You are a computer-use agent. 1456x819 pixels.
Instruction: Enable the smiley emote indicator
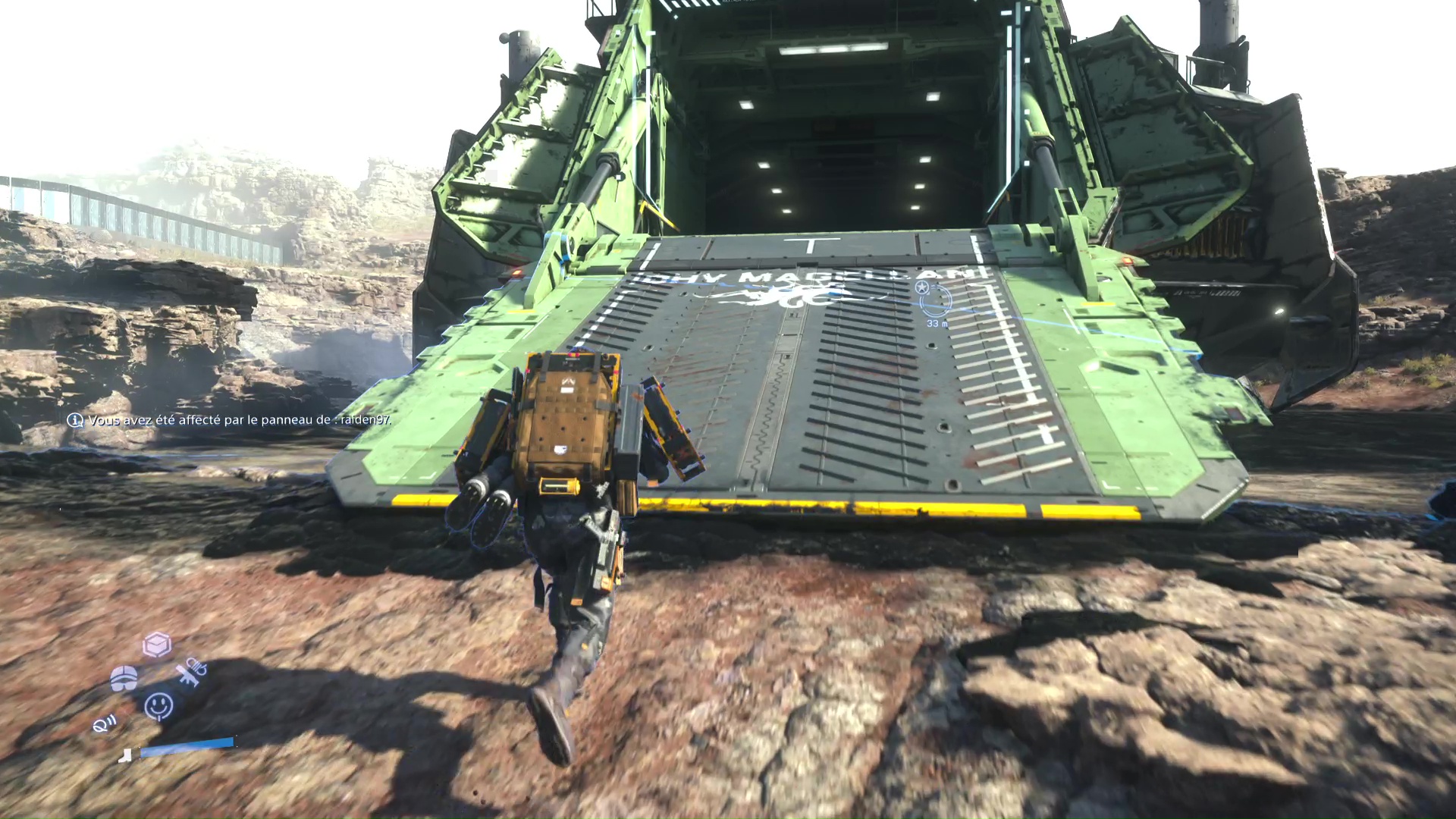[x=158, y=706]
